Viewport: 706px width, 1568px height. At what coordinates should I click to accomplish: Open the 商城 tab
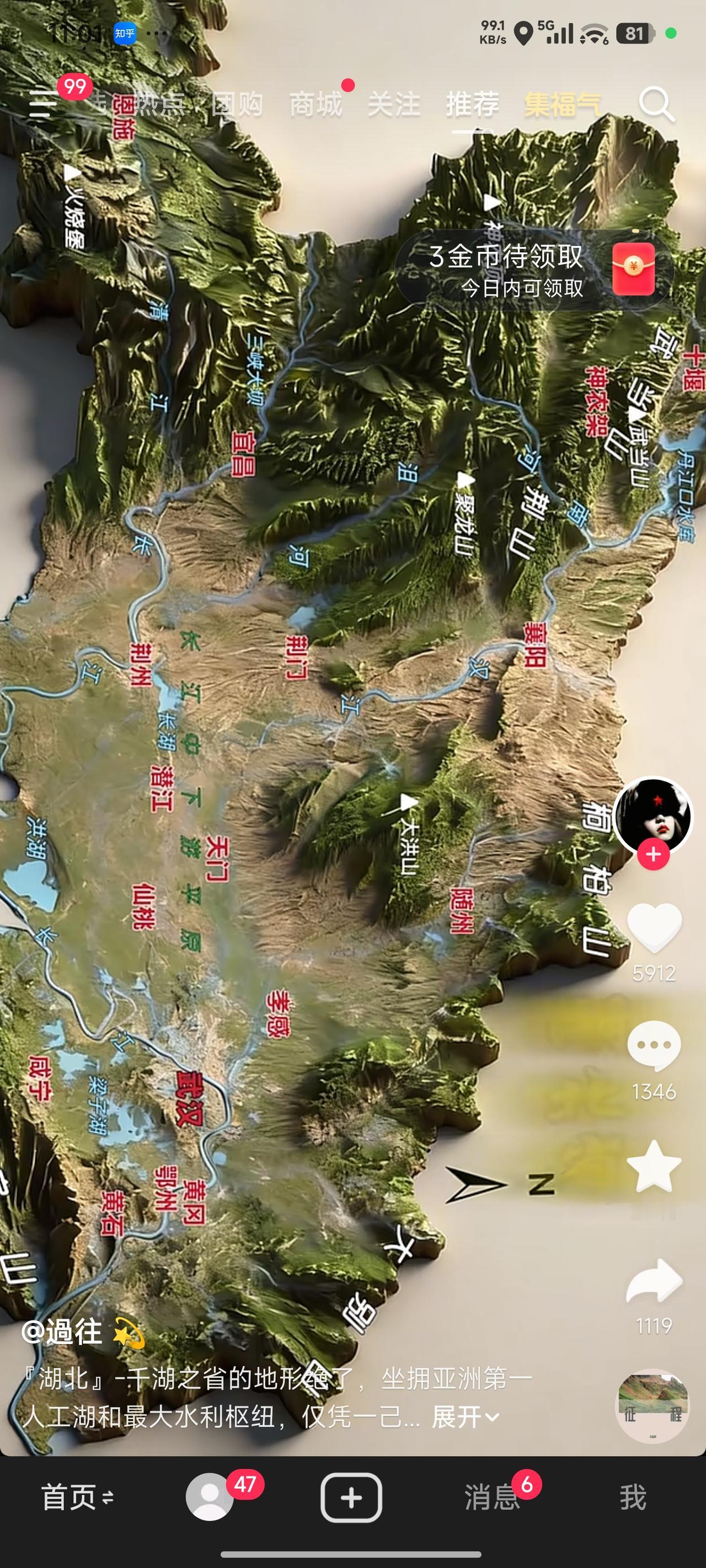tap(317, 104)
